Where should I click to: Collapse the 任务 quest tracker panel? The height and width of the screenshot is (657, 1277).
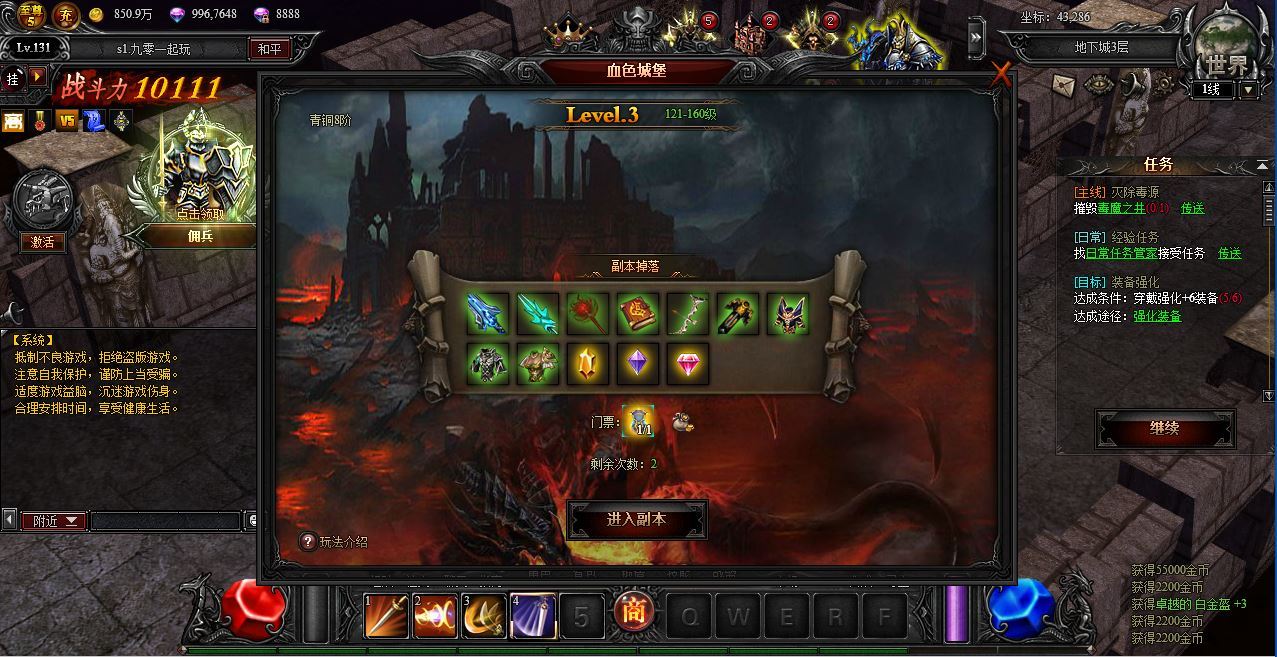pyautogui.click(x=1262, y=166)
